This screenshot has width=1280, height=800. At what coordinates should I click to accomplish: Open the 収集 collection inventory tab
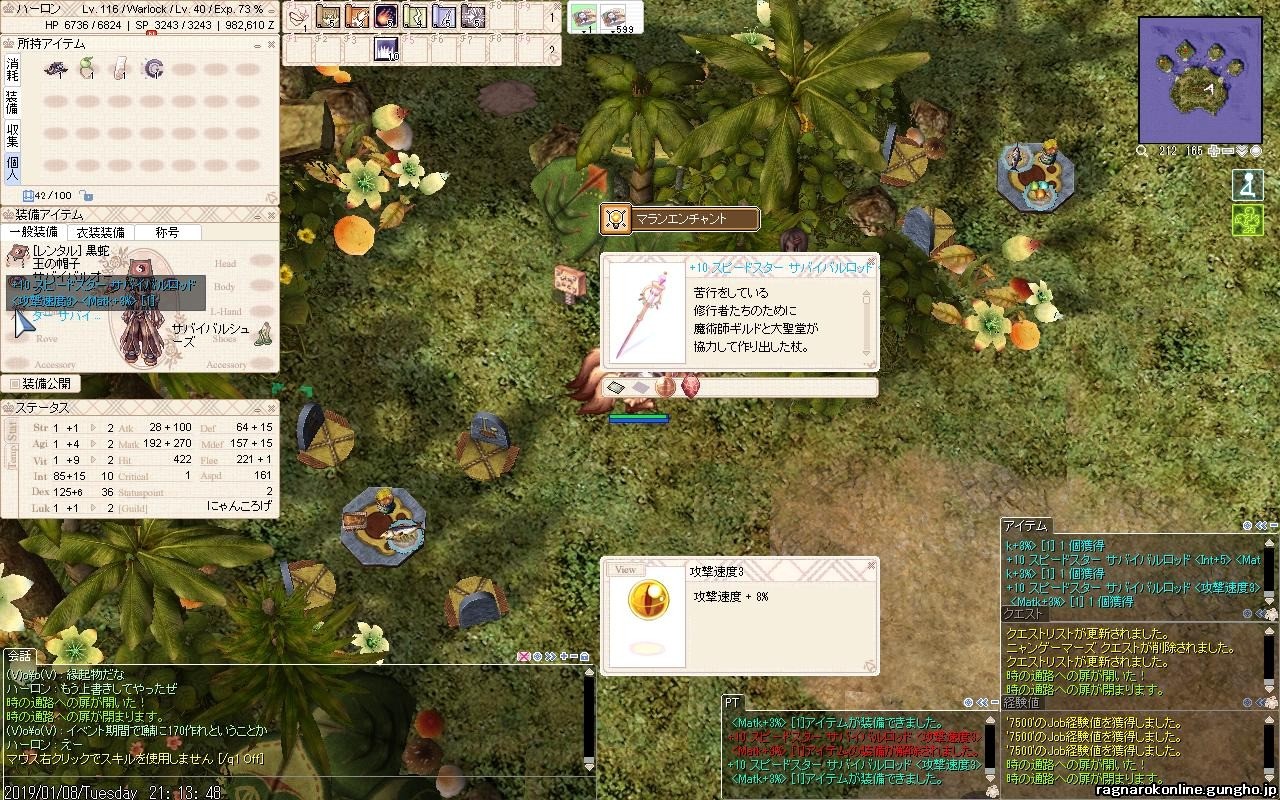pyautogui.click(x=12, y=135)
